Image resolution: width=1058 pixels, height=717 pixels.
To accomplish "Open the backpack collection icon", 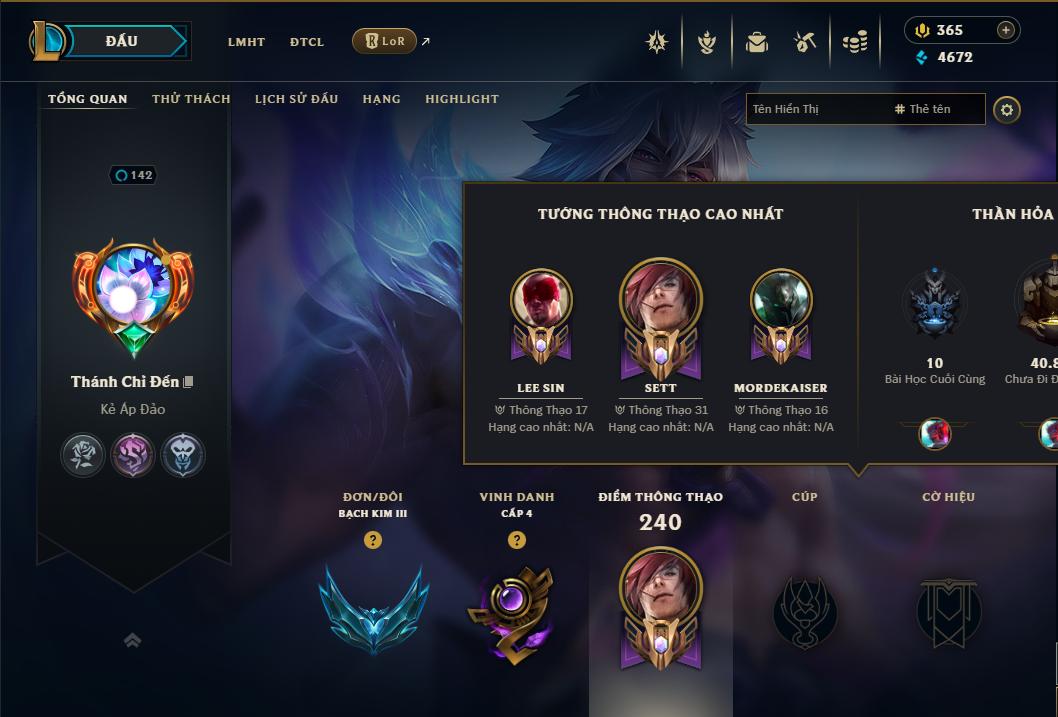I will (757, 42).
